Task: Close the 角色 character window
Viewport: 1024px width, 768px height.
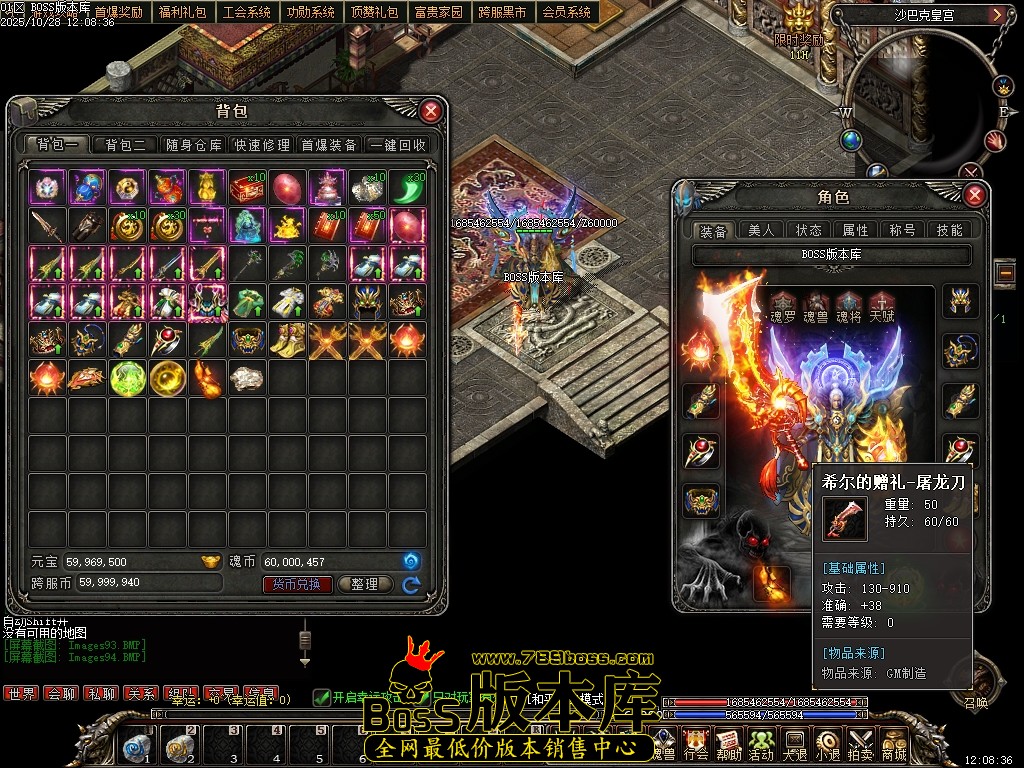Action: pos(975,196)
